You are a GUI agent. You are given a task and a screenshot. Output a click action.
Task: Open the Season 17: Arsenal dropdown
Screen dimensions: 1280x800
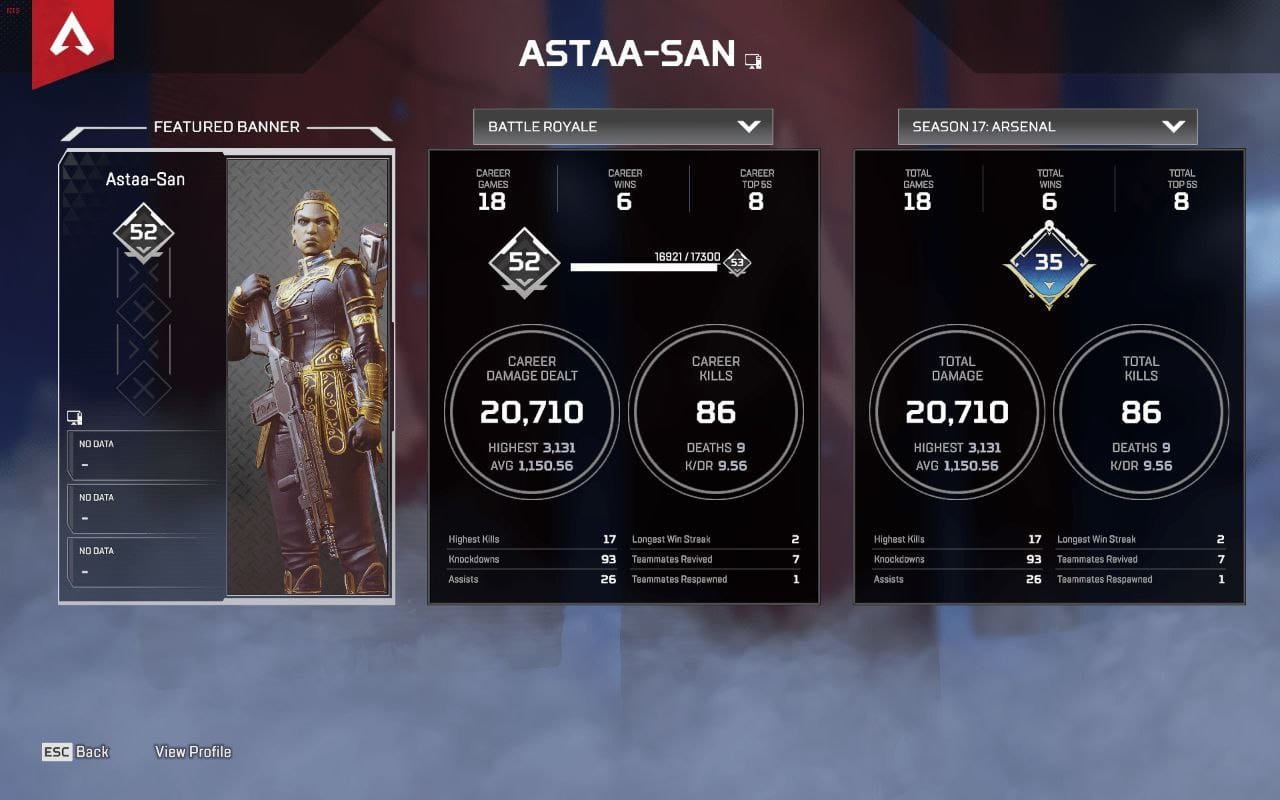point(1047,127)
